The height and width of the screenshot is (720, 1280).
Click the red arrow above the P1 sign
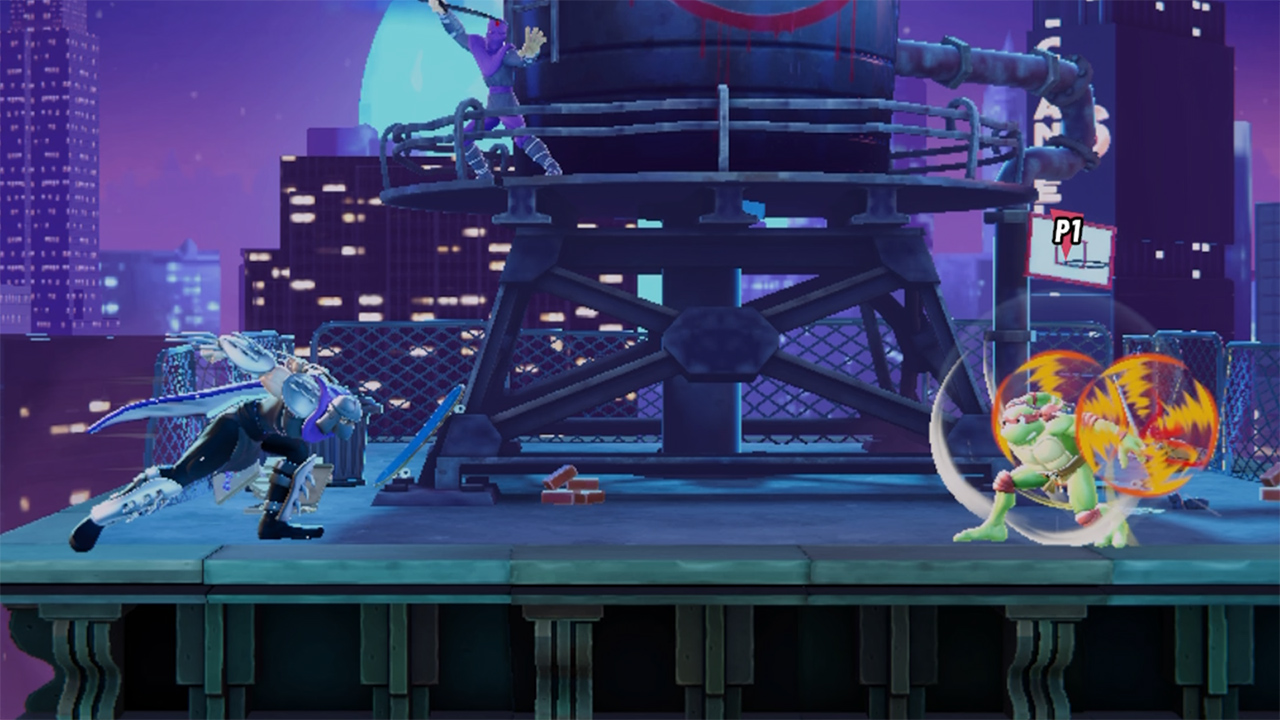click(1063, 215)
